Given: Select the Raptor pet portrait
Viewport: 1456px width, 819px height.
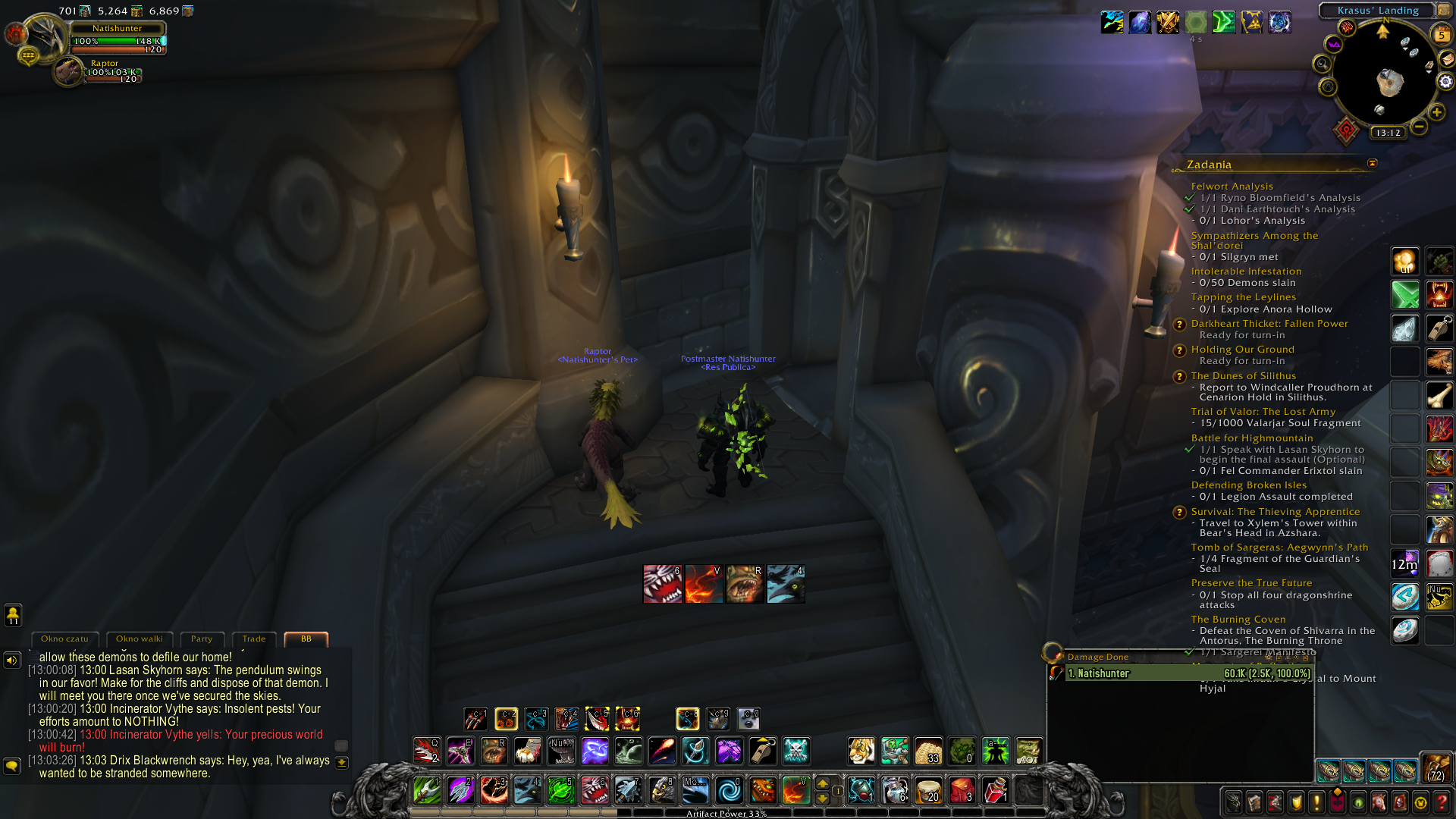Looking at the screenshot, I should click(x=68, y=72).
